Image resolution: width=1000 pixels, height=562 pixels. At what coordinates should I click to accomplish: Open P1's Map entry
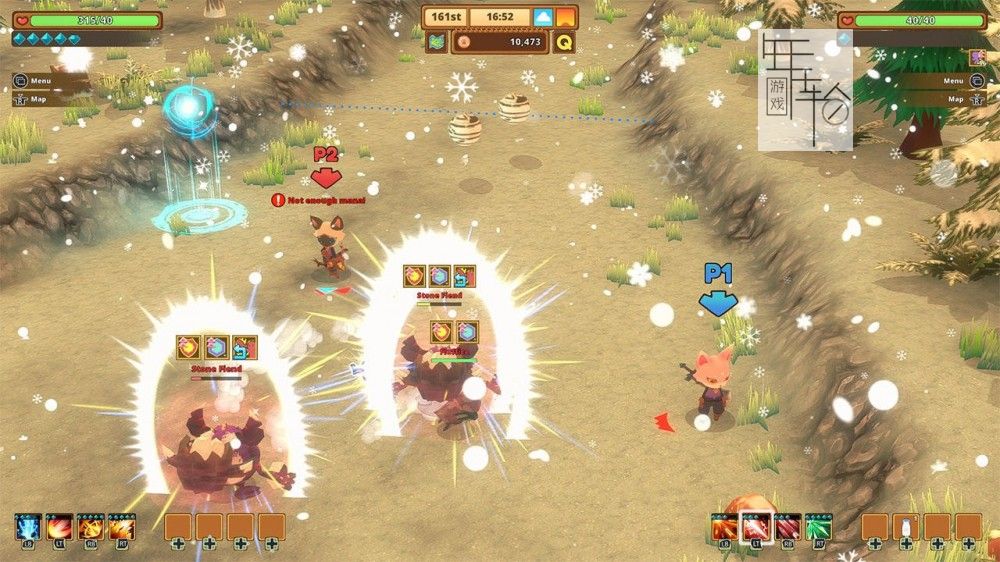40,99
